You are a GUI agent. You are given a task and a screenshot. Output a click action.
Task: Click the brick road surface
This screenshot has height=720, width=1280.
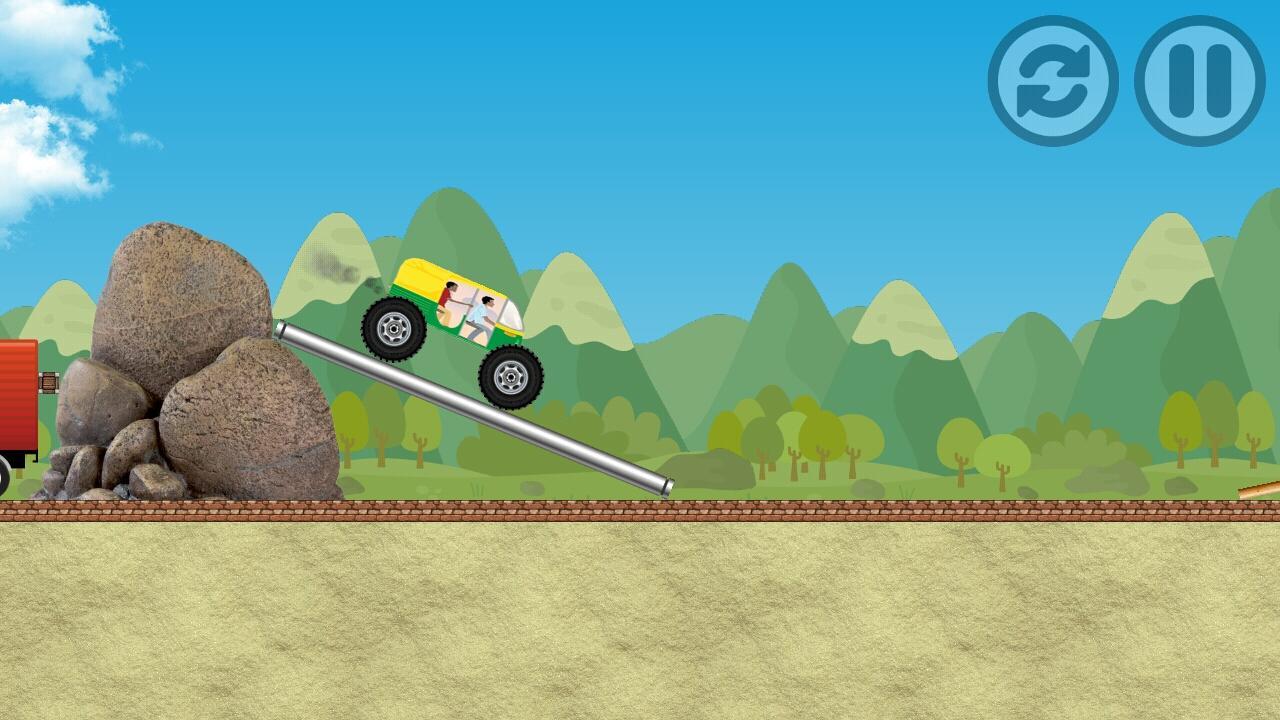pos(800,510)
